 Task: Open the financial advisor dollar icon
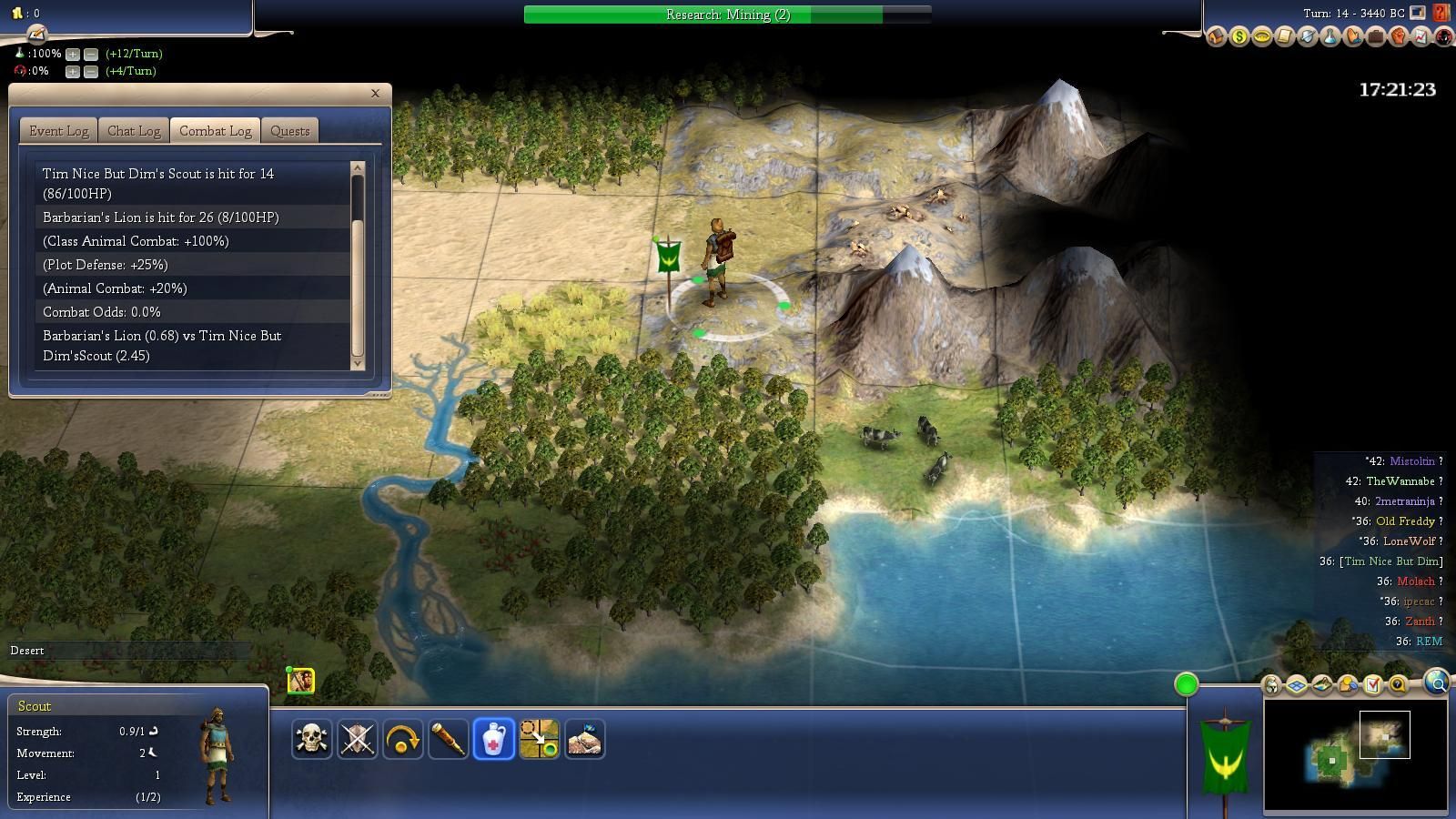tap(1239, 37)
